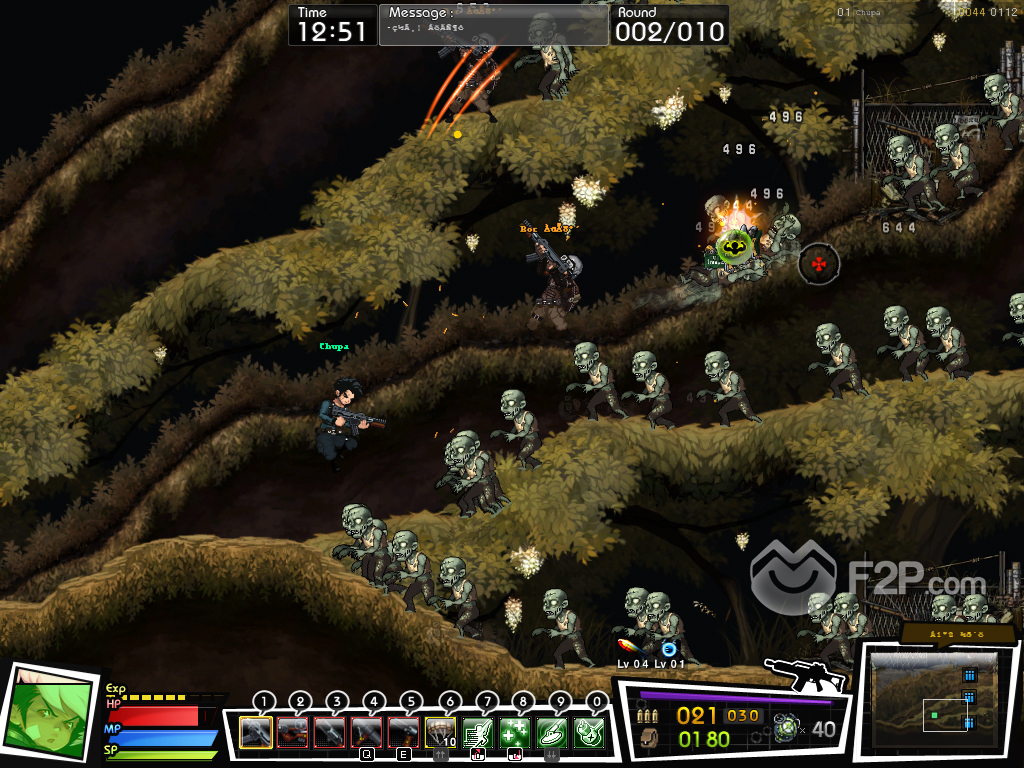
Task: Select the grenade icon beside the 40 count
Action: [787, 728]
